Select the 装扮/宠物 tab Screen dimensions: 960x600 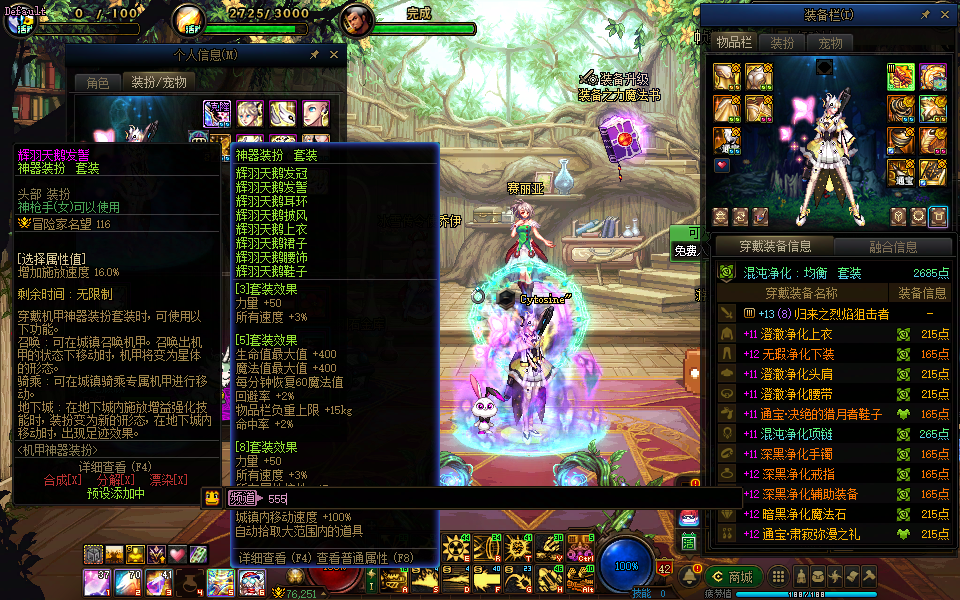coord(160,83)
